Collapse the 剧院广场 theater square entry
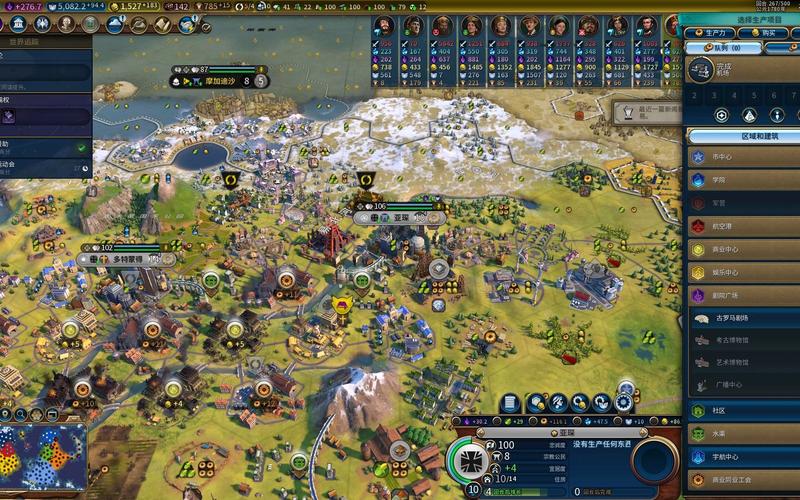 pyautogui.click(x=742, y=296)
